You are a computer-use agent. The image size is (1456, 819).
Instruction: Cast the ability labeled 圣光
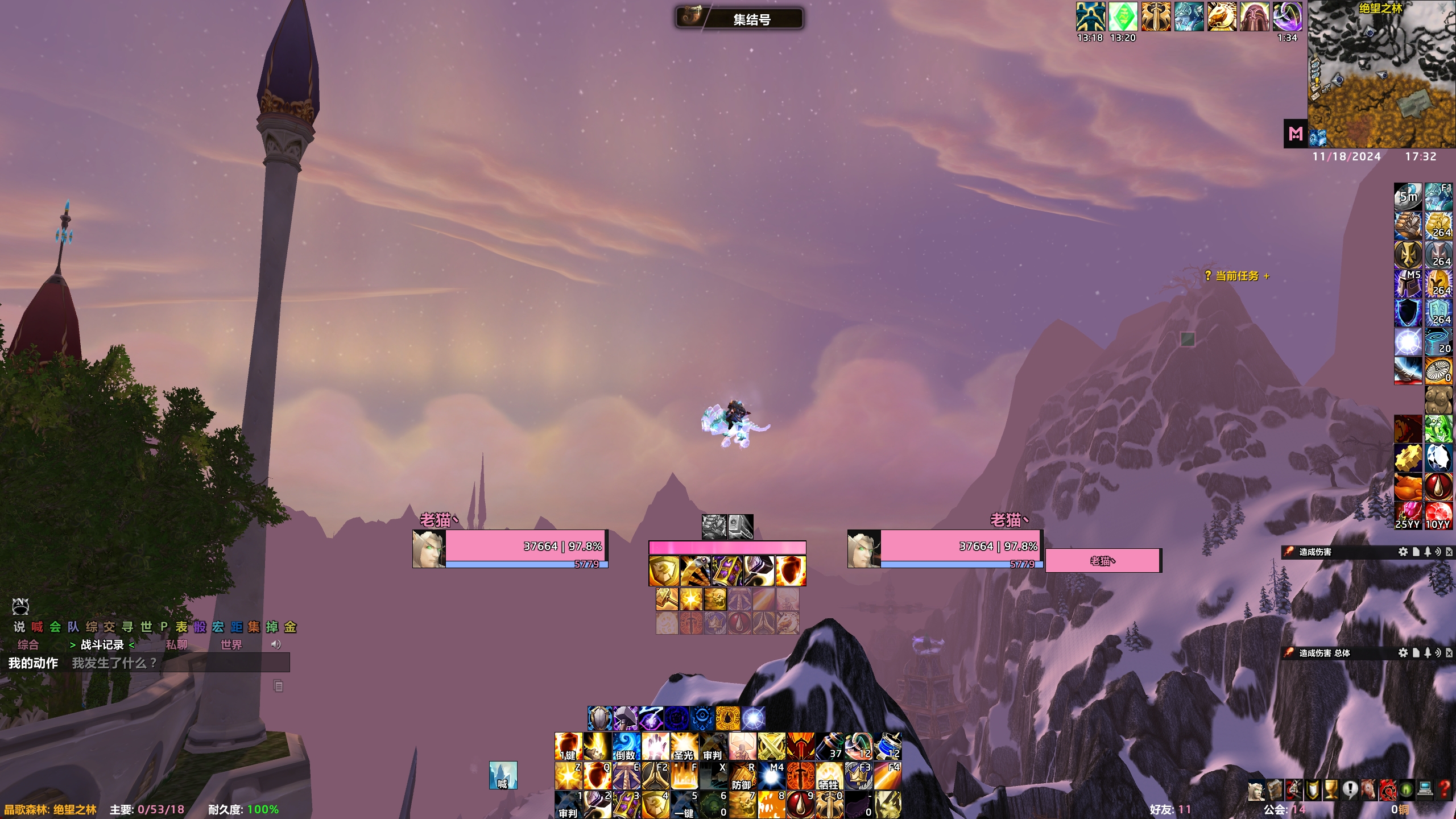click(x=684, y=746)
